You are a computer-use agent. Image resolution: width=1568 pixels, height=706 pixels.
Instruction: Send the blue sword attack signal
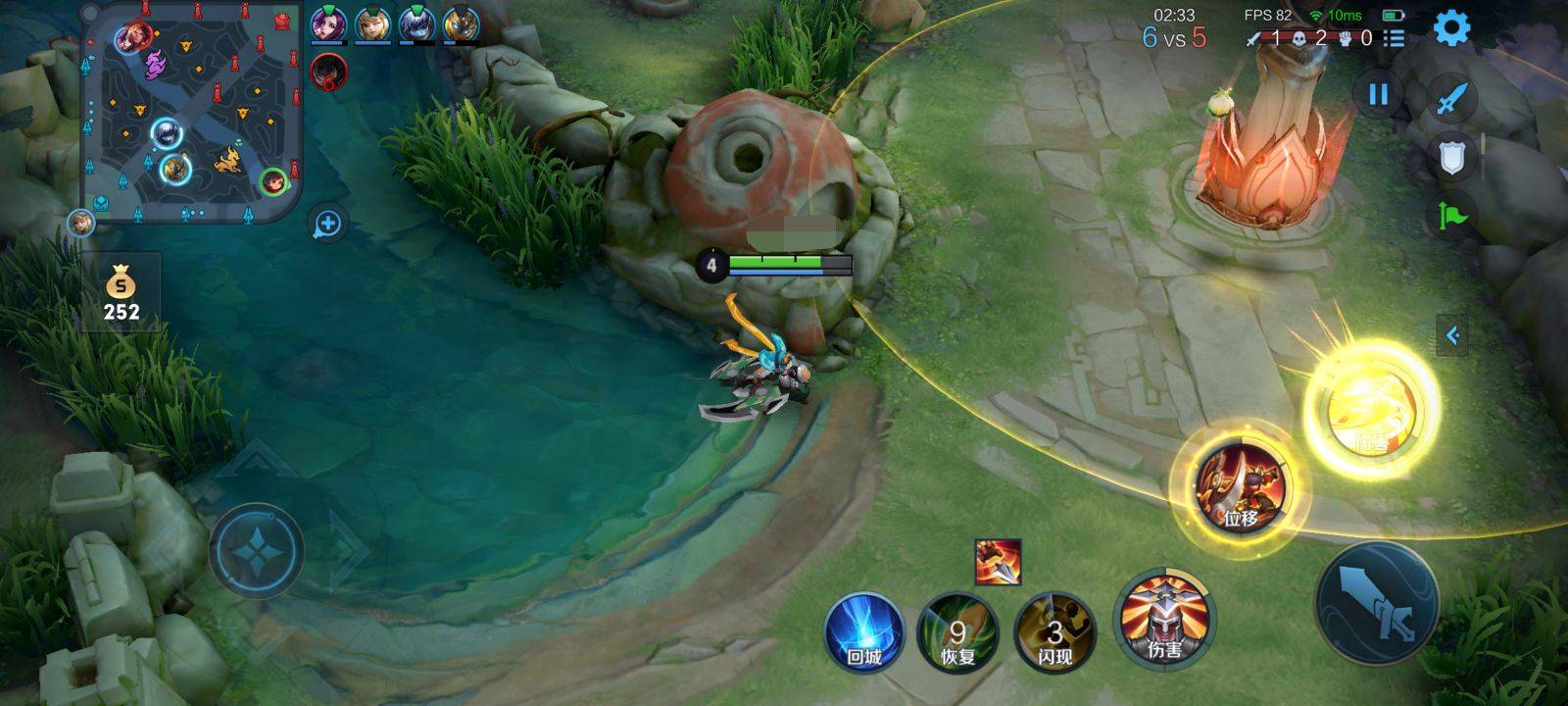click(1453, 98)
